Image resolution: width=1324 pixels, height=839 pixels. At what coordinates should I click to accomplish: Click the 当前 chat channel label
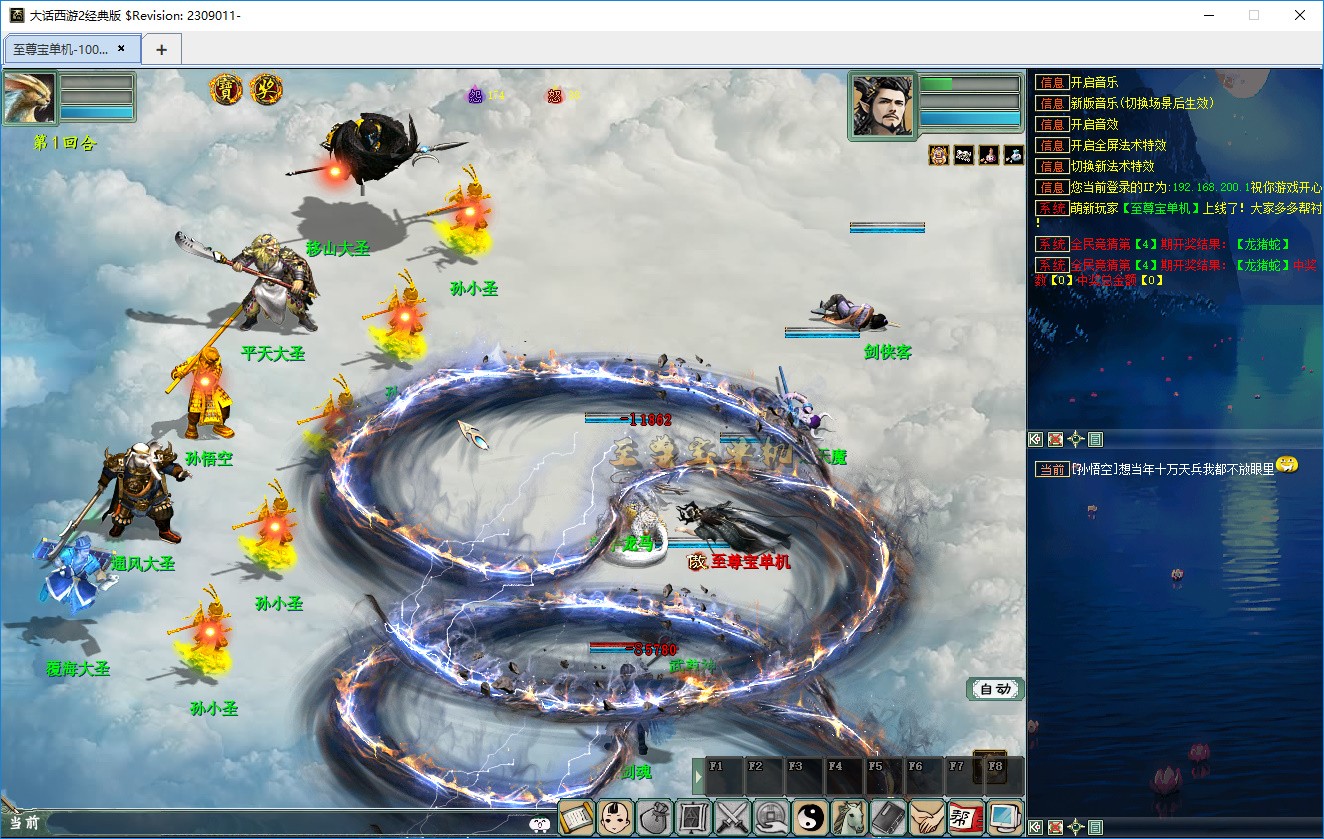(24, 823)
